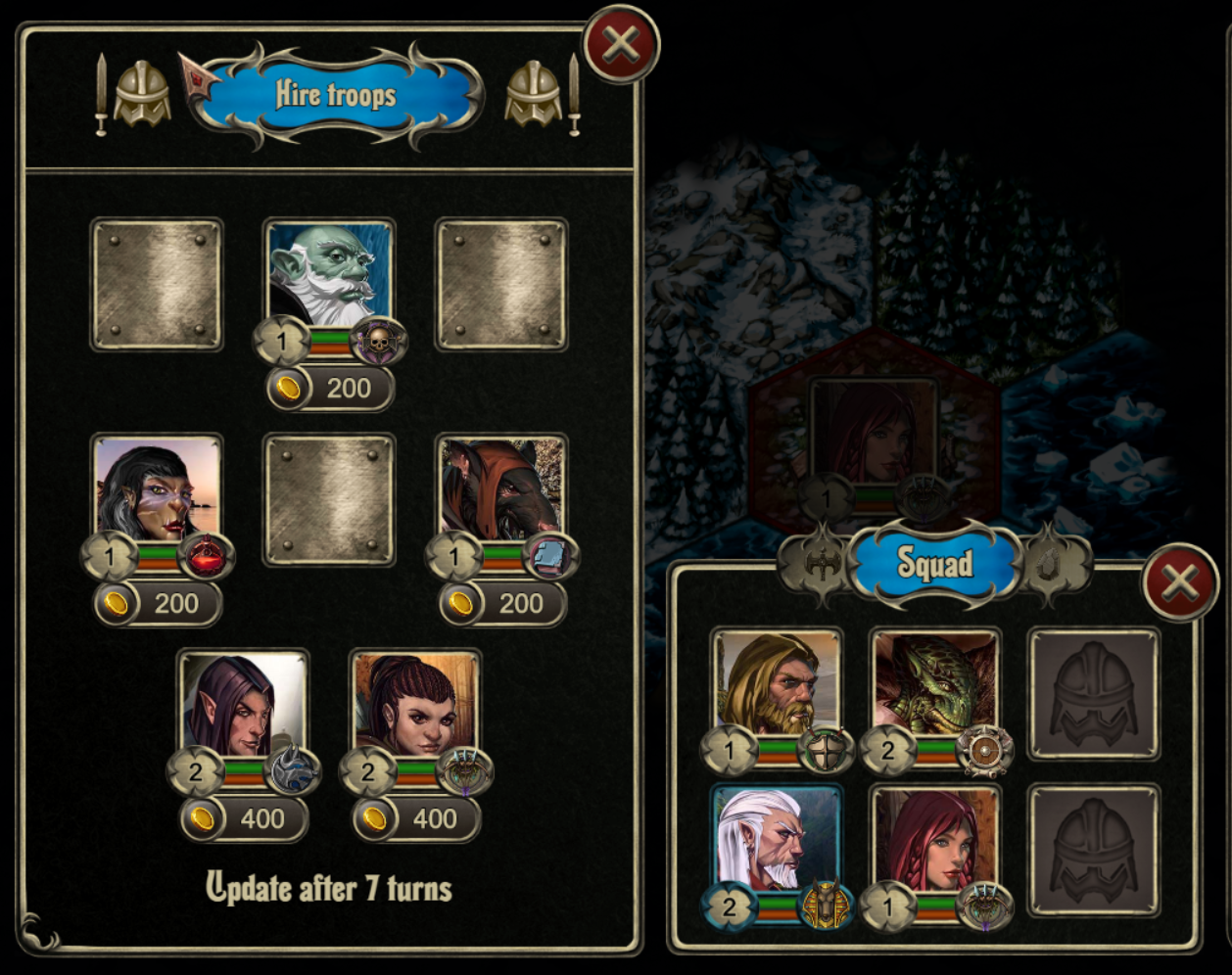Select the braided dwarf woman recruit

pyautogui.click(x=415, y=703)
